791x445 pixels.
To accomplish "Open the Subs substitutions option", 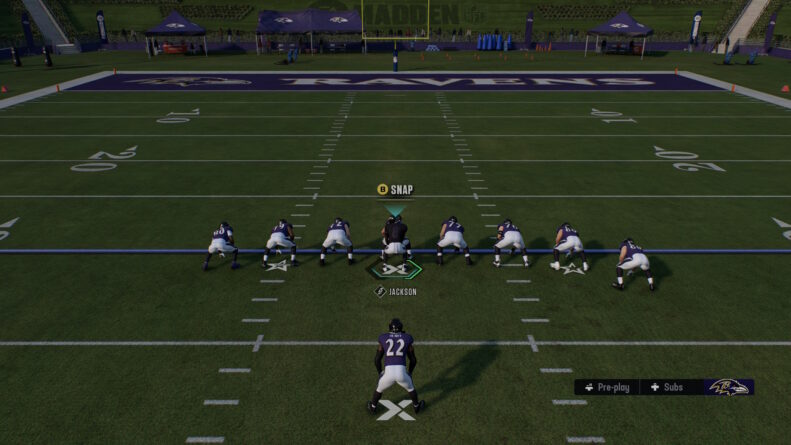I will tap(667, 387).
